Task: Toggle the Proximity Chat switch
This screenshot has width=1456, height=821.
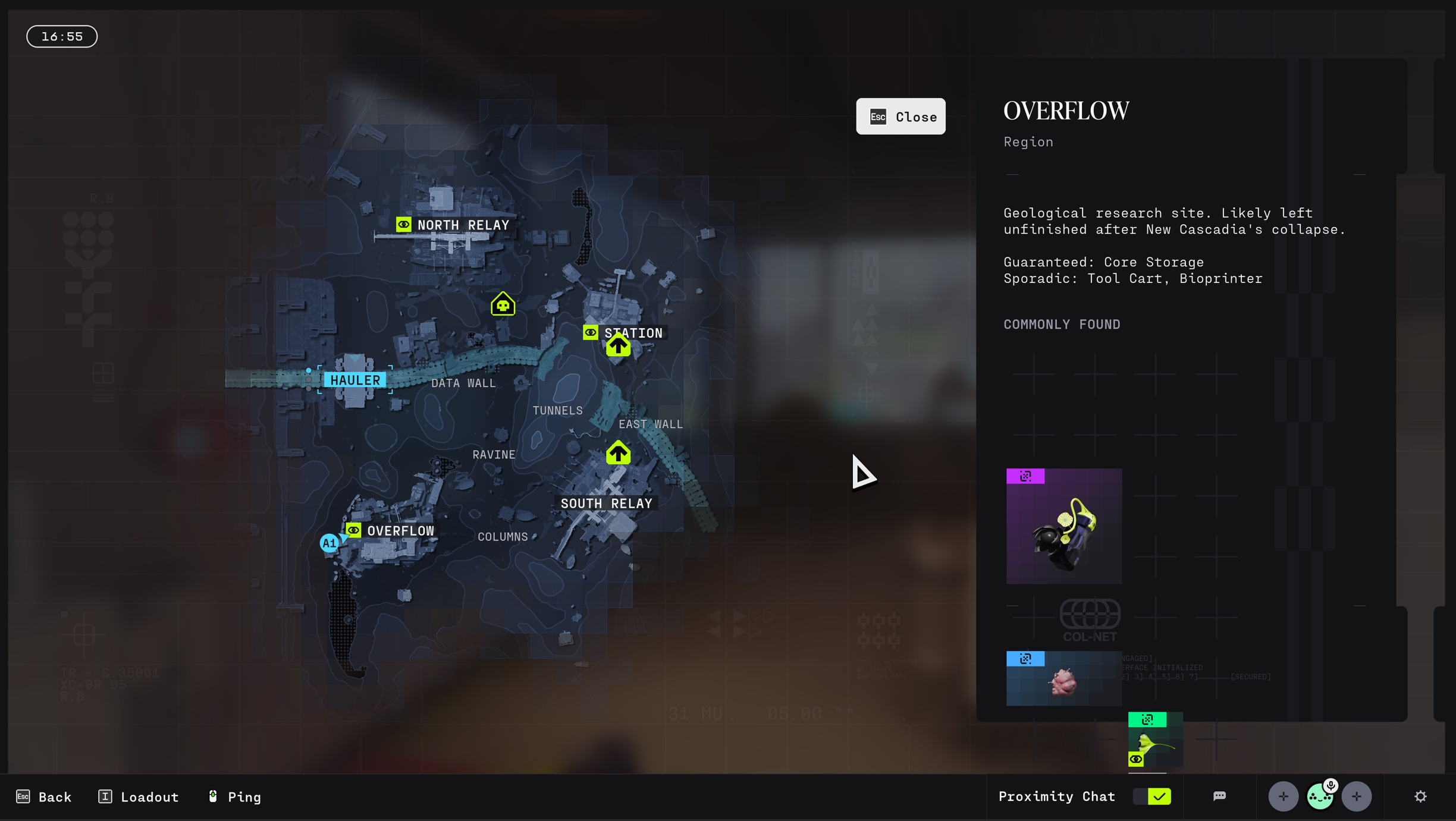Action: coord(1152,797)
